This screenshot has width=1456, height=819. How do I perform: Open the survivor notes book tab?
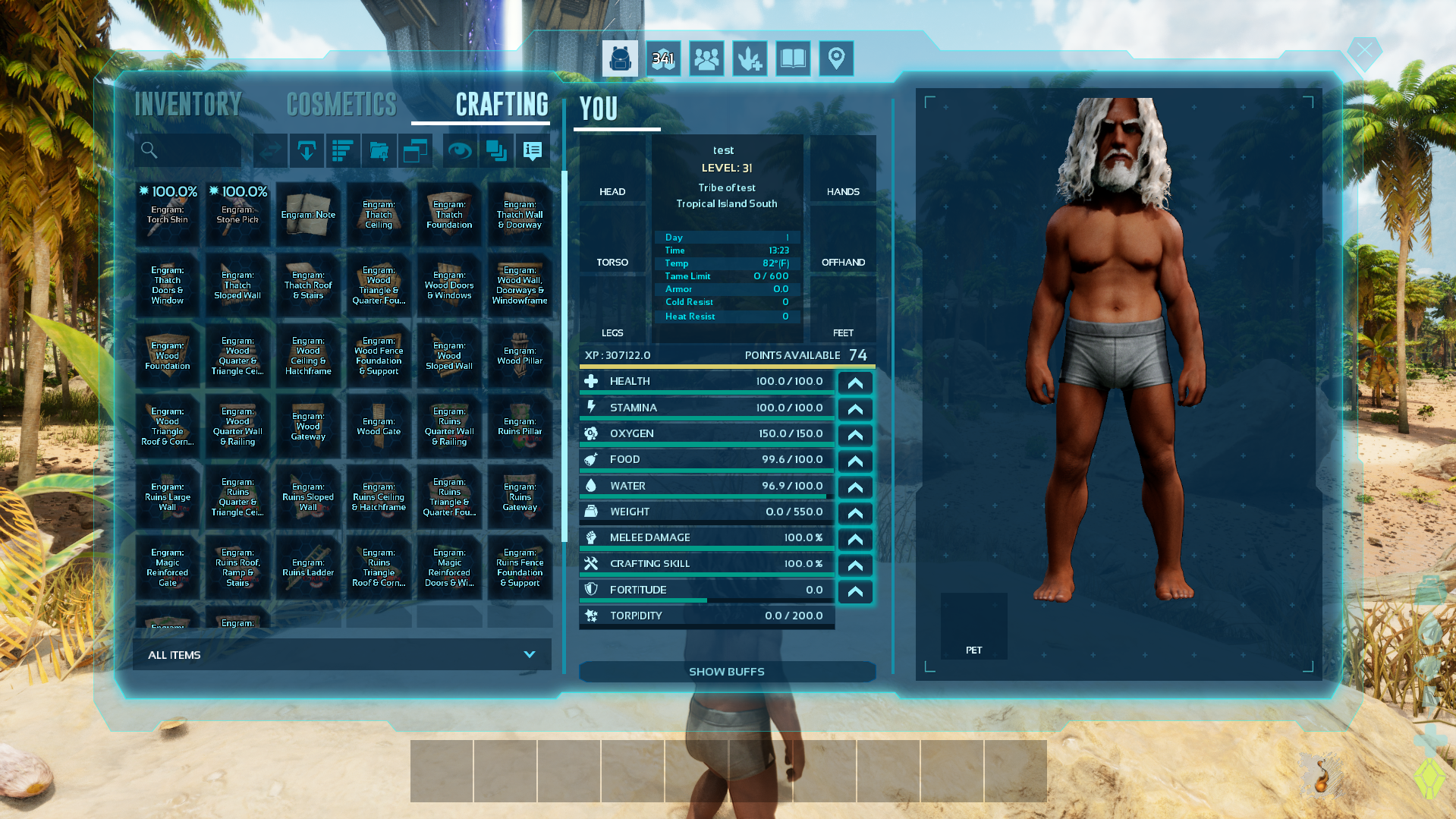coord(793,58)
